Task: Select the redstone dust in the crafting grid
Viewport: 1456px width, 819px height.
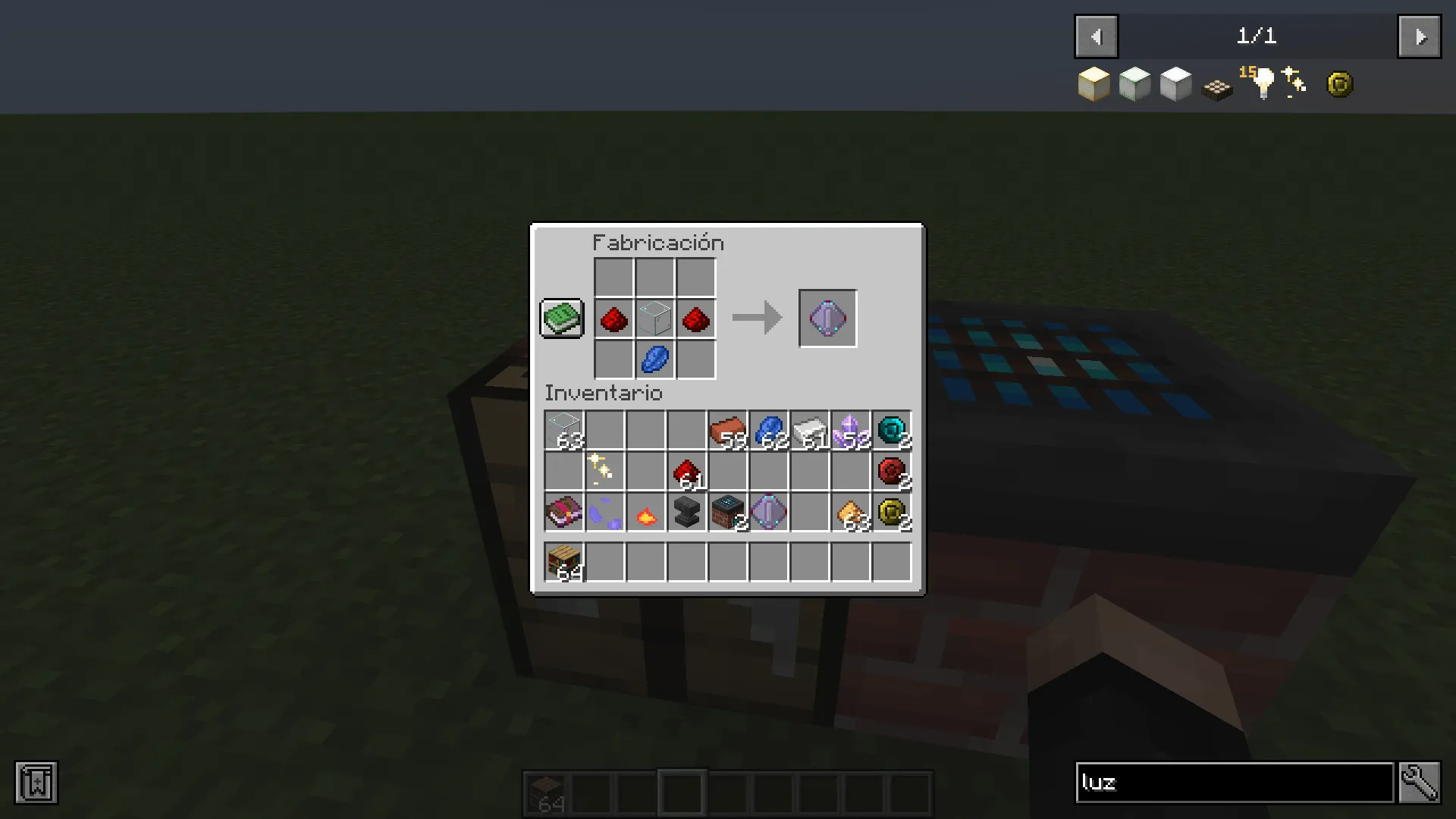Action: coord(614,318)
